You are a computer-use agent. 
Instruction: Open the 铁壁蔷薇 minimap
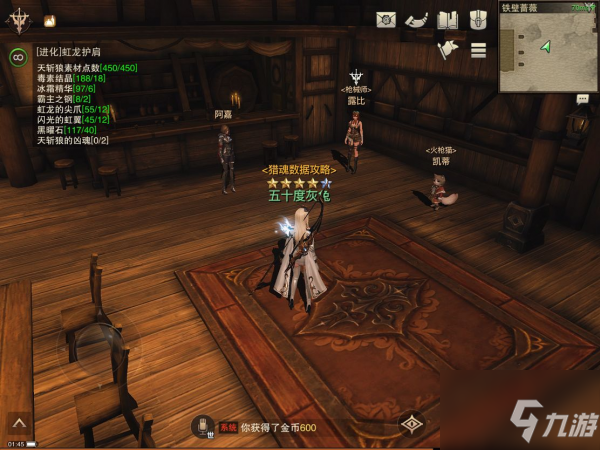point(549,53)
